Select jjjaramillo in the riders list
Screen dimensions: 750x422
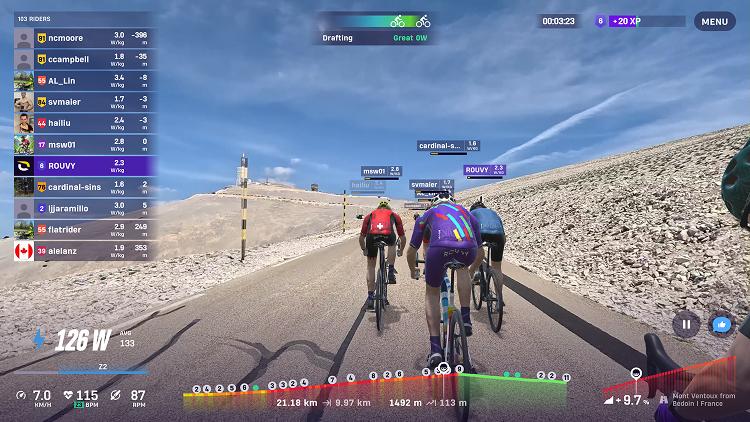tap(82, 207)
